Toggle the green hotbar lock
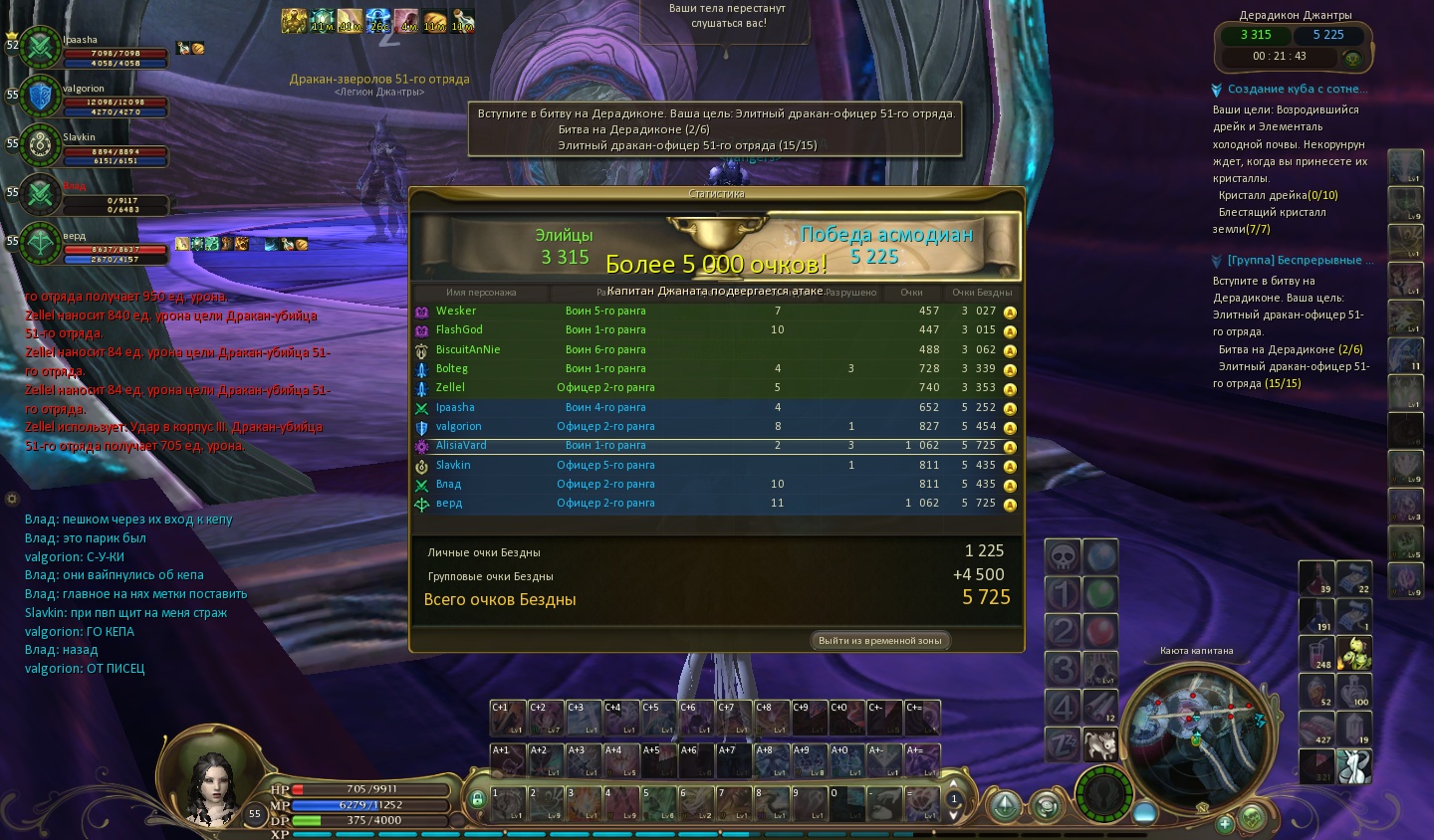The image size is (1434, 840). (x=477, y=799)
